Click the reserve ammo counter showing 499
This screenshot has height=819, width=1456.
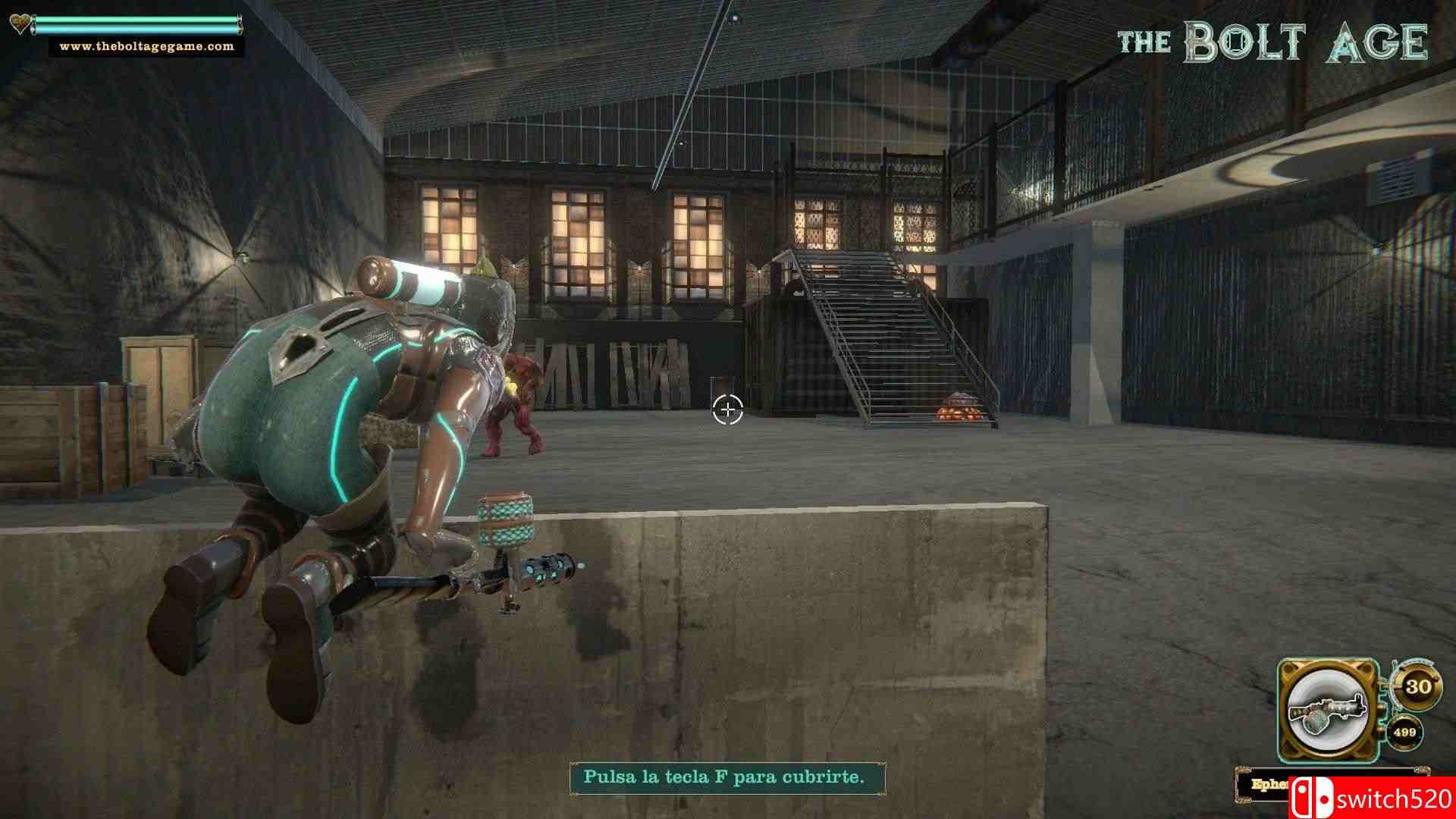click(x=1405, y=733)
